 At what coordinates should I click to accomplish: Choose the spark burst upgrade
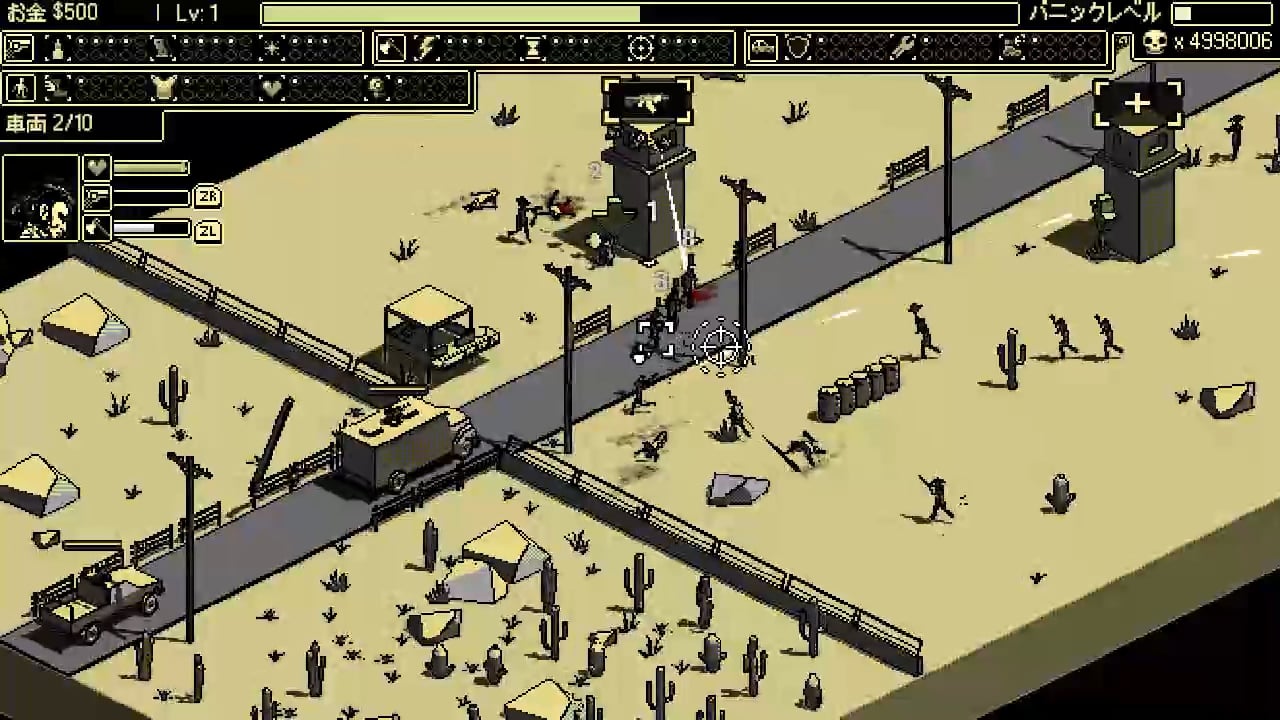(272, 48)
